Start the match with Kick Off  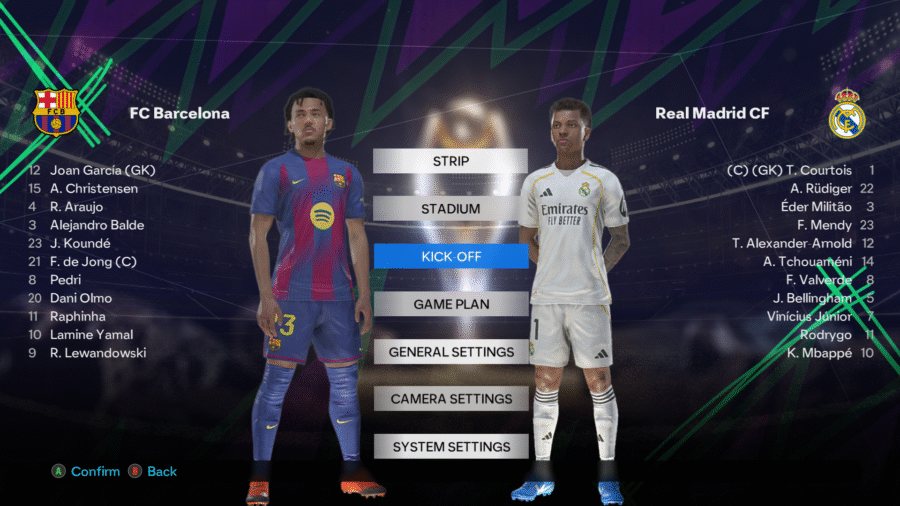(x=450, y=256)
